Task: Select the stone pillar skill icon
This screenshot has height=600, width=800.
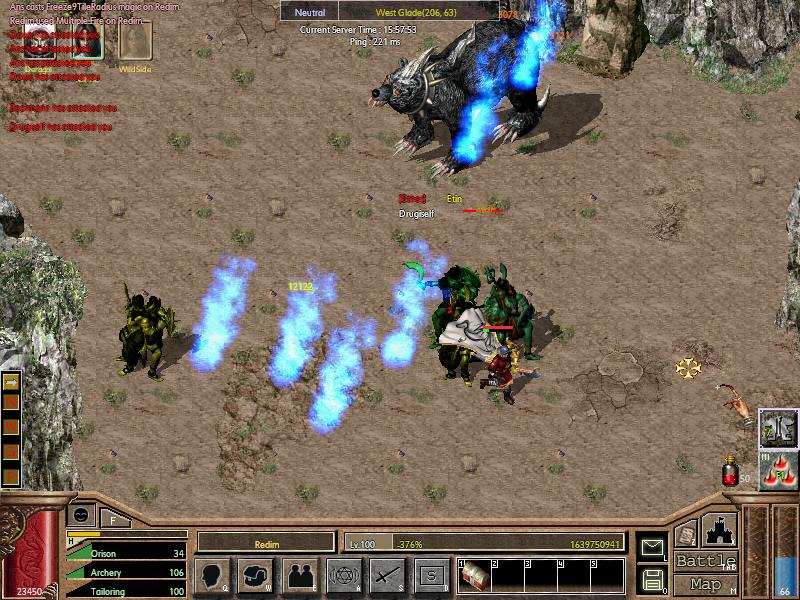Action: click(776, 427)
